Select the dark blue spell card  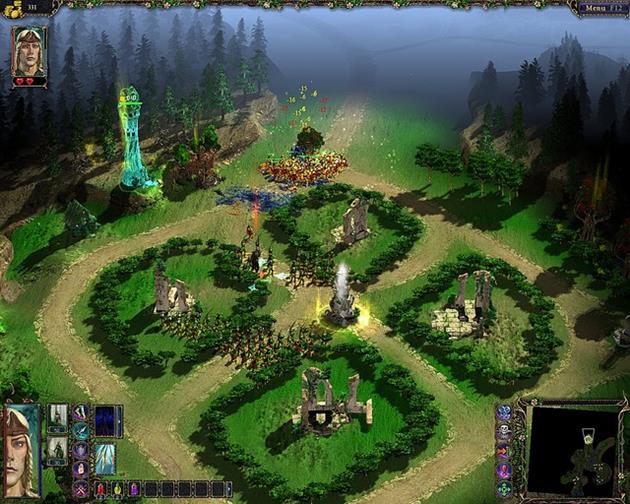104,421
